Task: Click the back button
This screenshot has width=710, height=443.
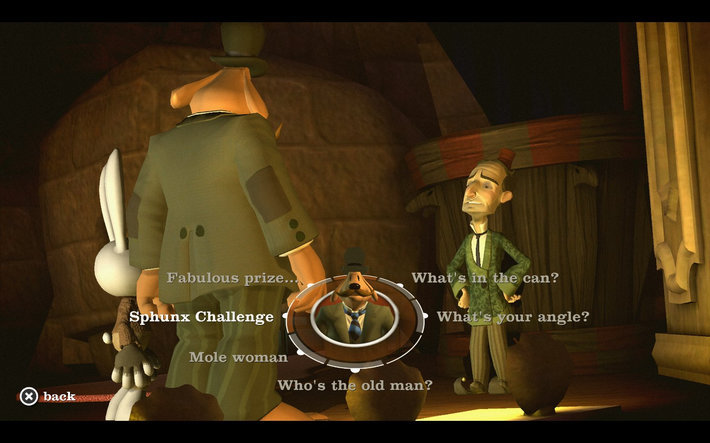Action: click(x=47, y=396)
